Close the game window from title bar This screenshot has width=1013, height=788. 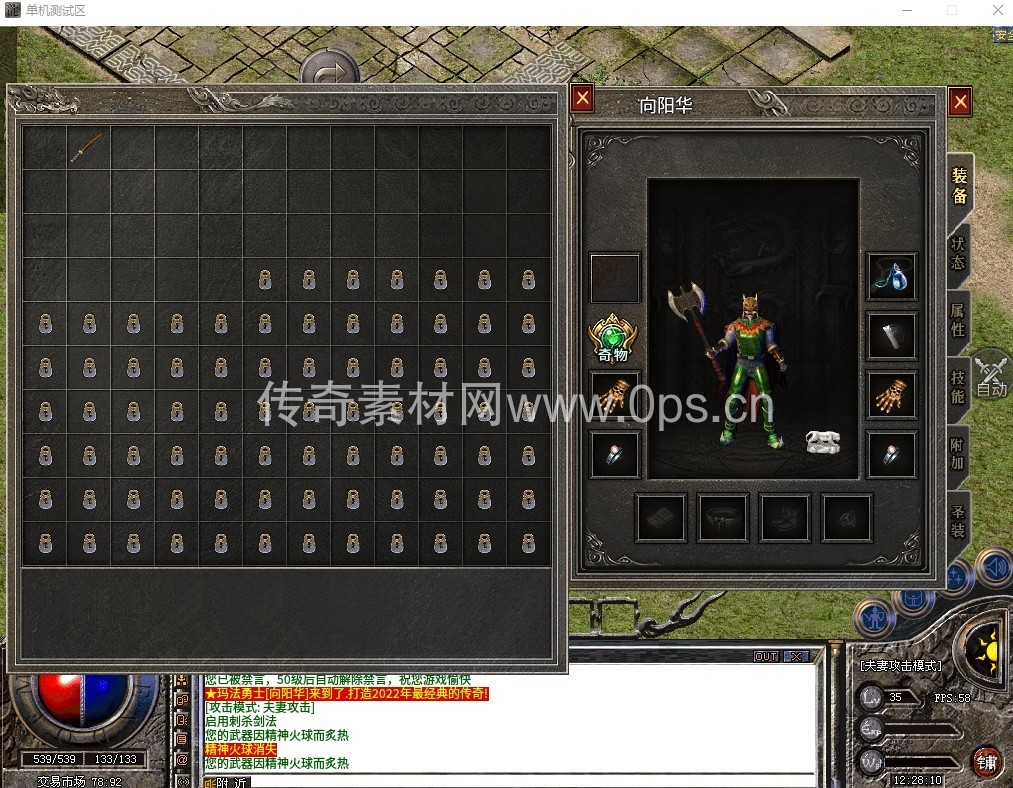997,11
